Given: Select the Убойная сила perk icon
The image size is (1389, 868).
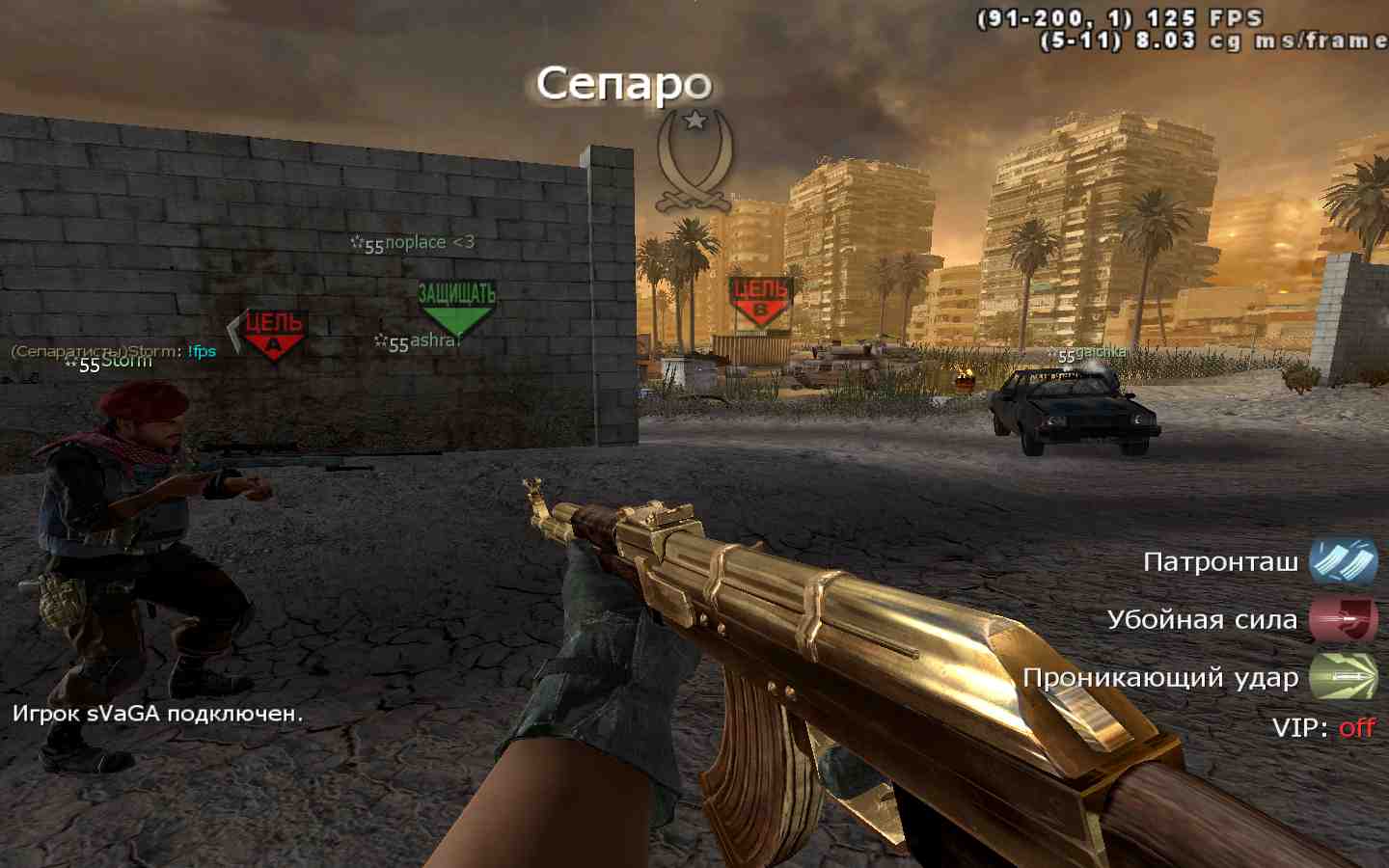Looking at the screenshot, I should pyautogui.click(x=1344, y=619).
